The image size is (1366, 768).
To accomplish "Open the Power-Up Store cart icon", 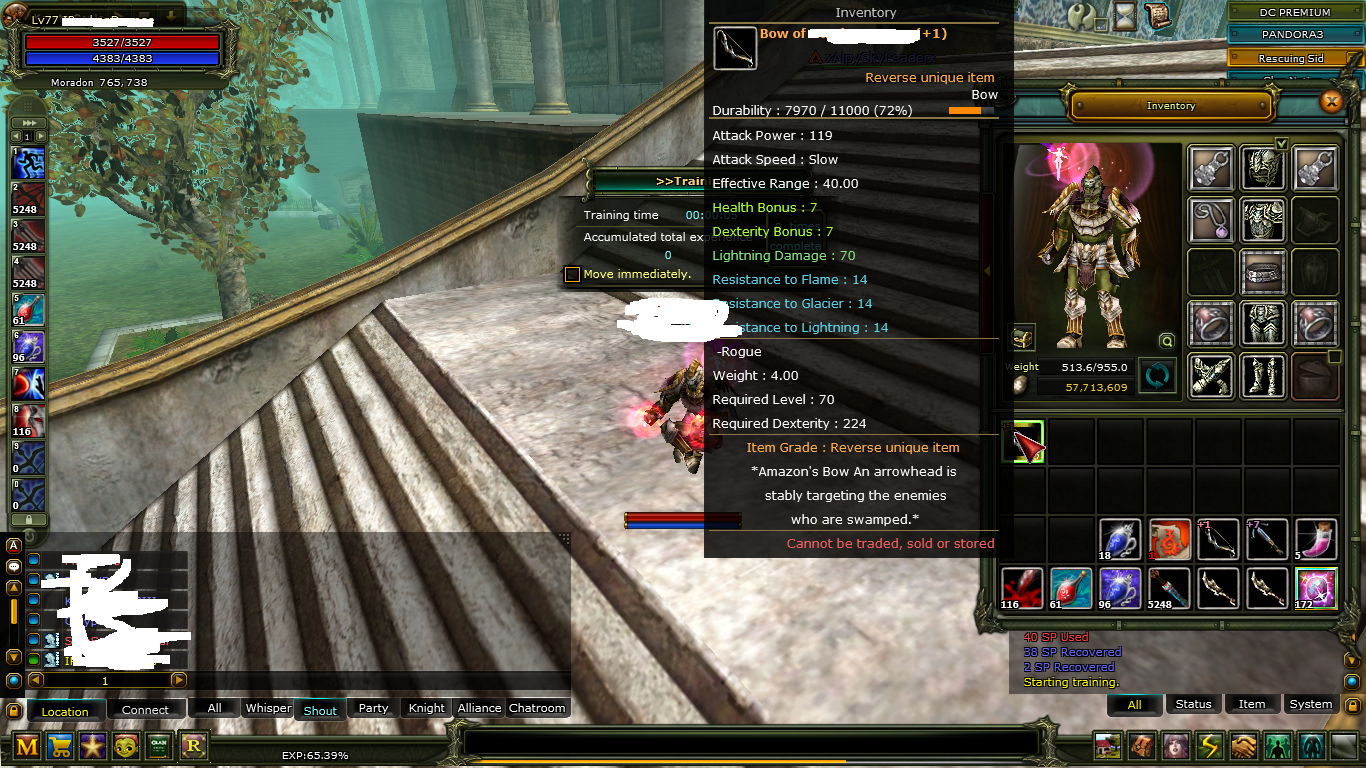I will pos(60,746).
